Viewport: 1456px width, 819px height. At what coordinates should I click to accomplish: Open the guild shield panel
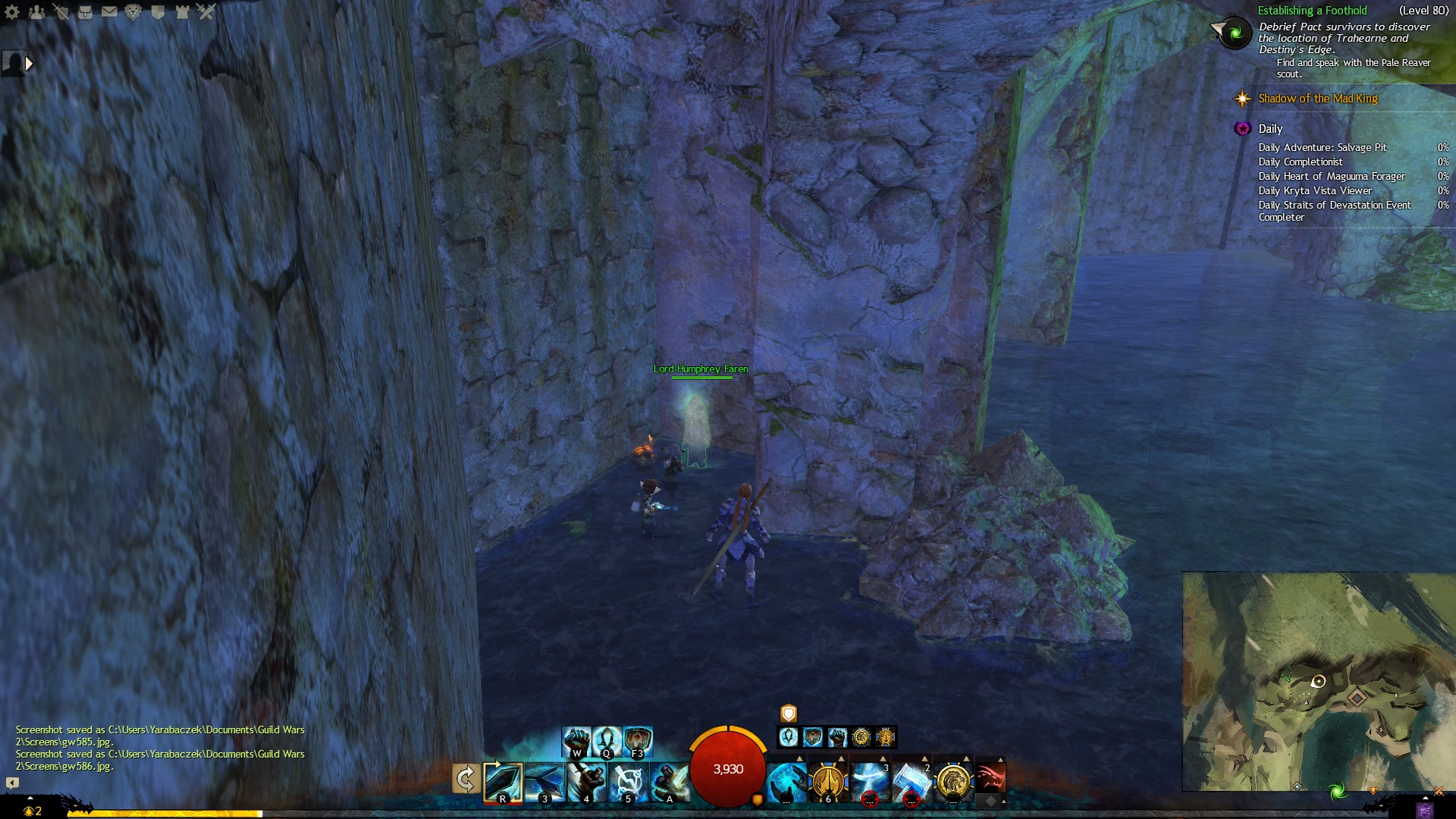pos(158,11)
